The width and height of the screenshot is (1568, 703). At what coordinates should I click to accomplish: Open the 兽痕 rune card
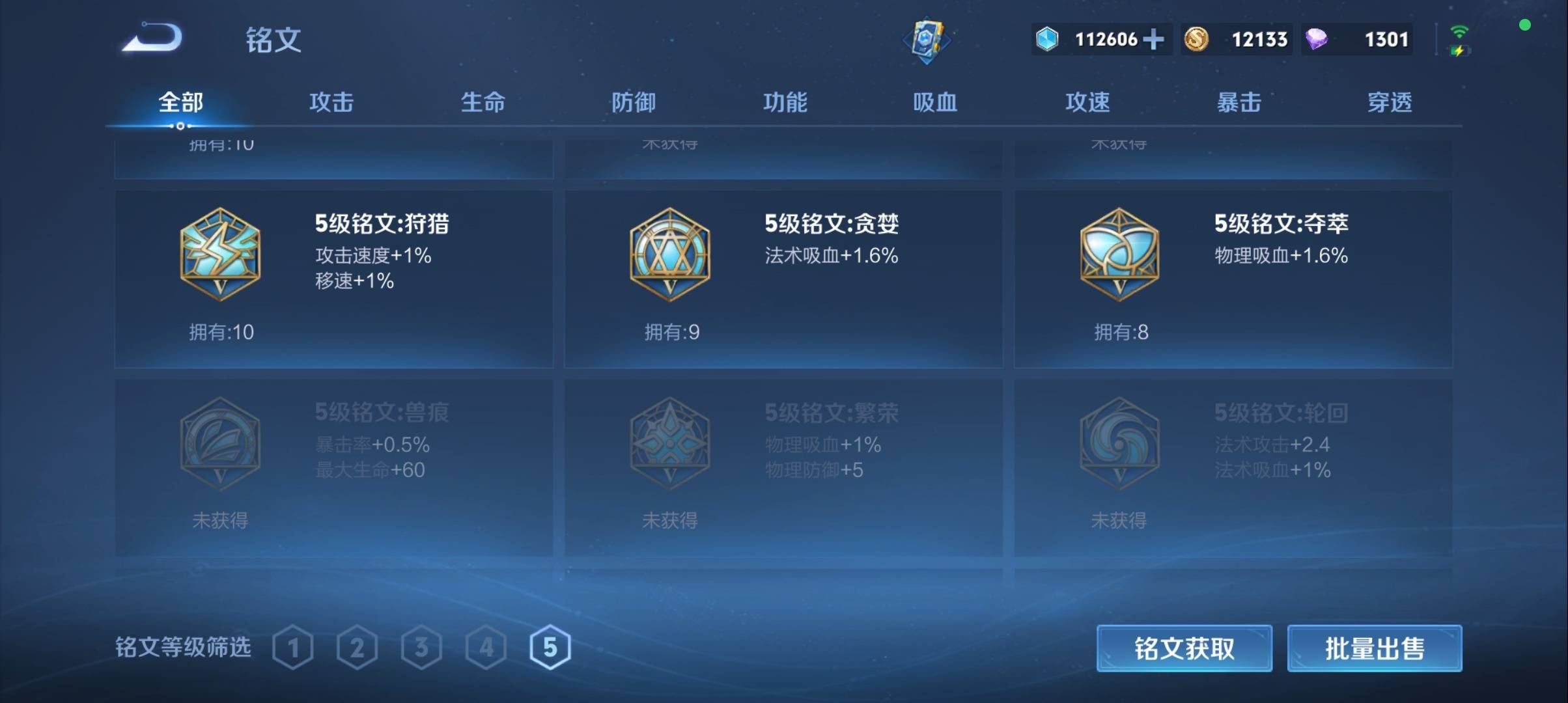(x=333, y=467)
